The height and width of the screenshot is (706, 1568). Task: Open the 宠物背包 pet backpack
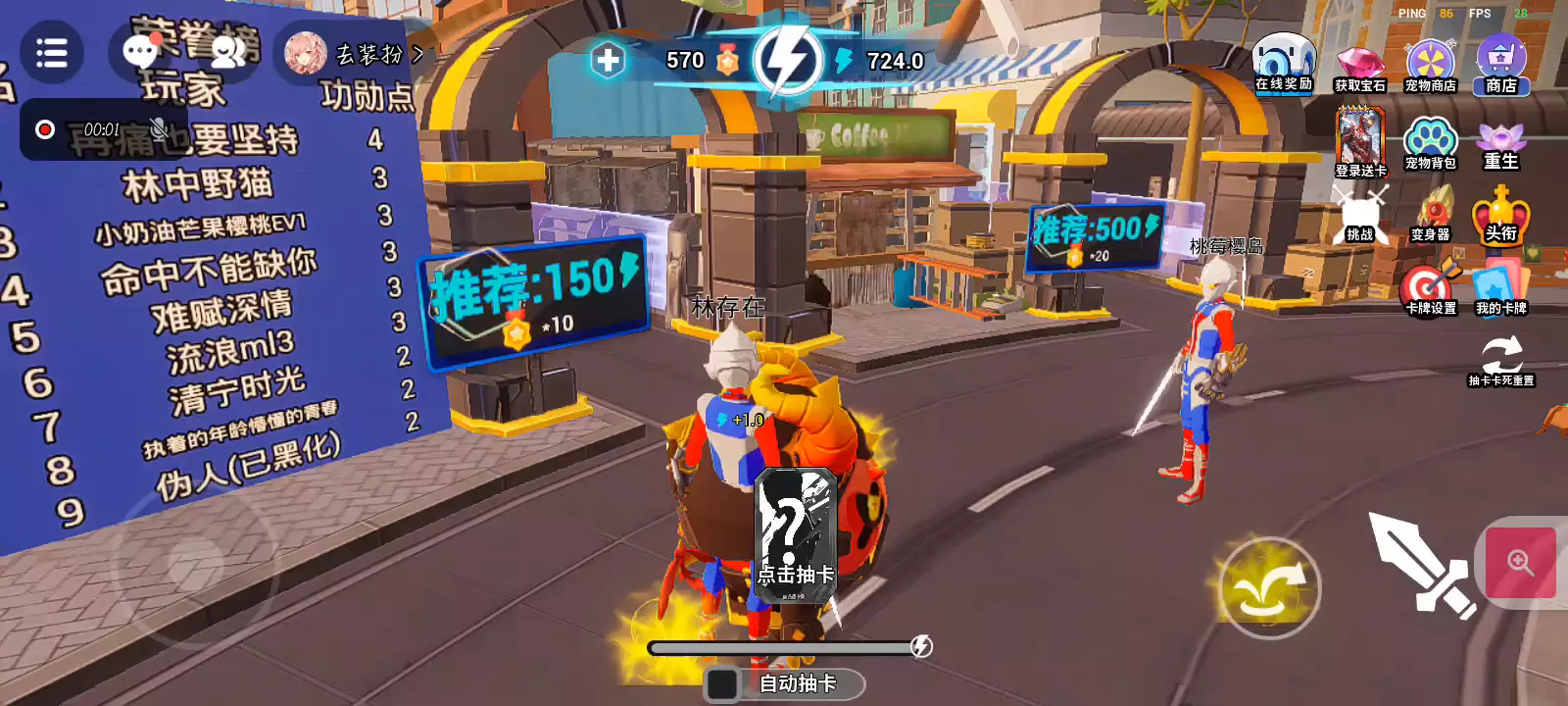point(1430,143)
